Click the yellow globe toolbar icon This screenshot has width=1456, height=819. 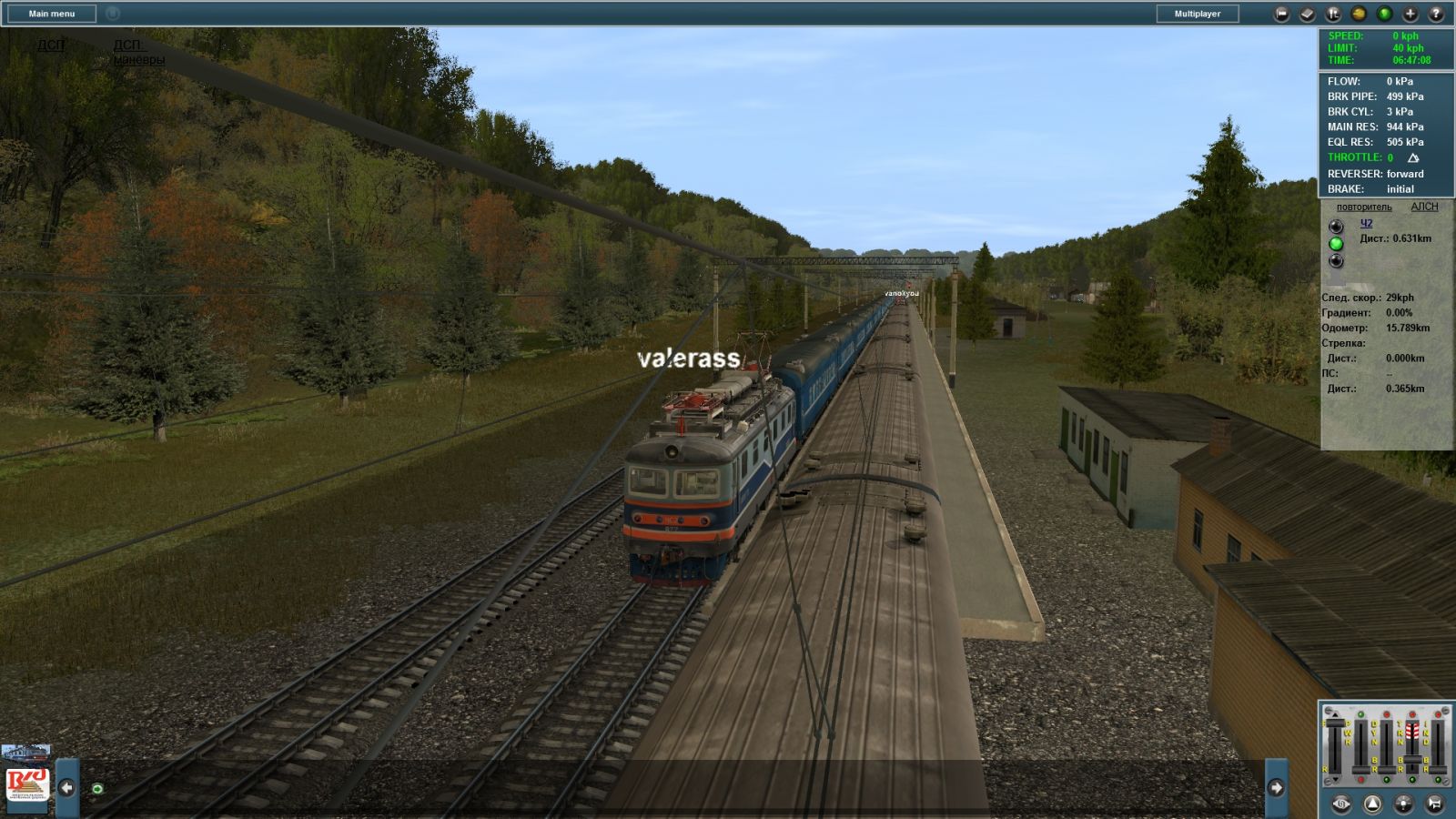pos(1359,14)
